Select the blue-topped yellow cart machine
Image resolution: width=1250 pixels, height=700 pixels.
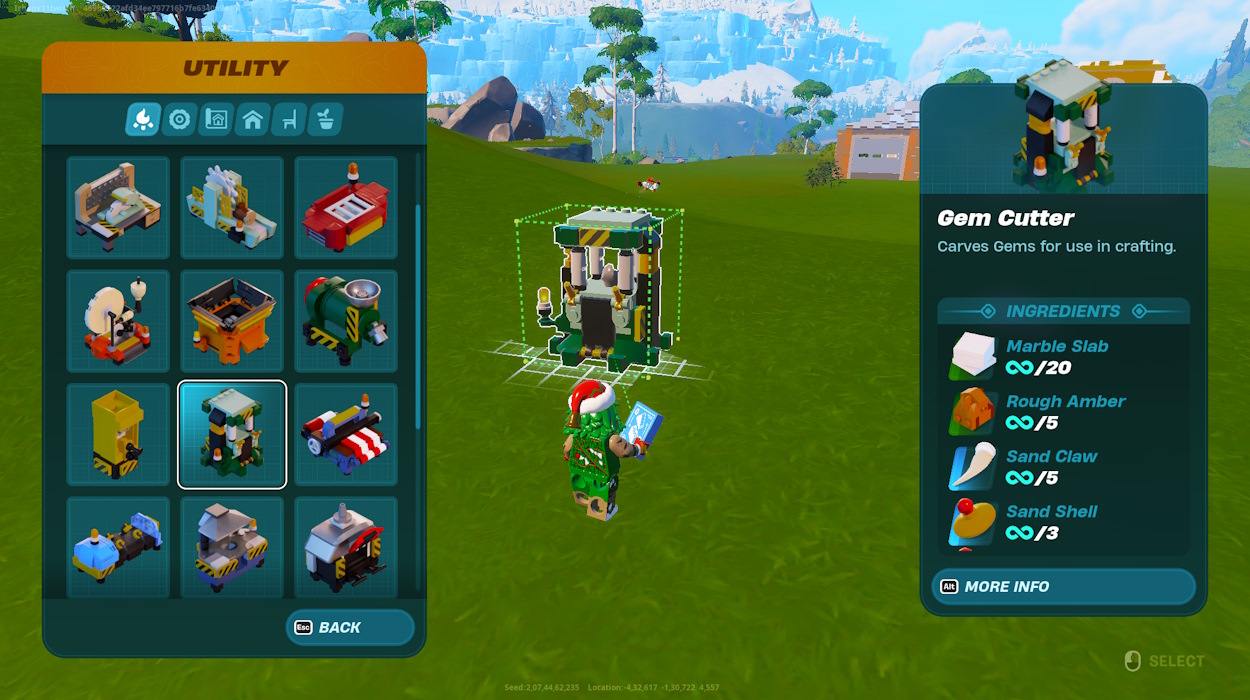tap(118, 546)
